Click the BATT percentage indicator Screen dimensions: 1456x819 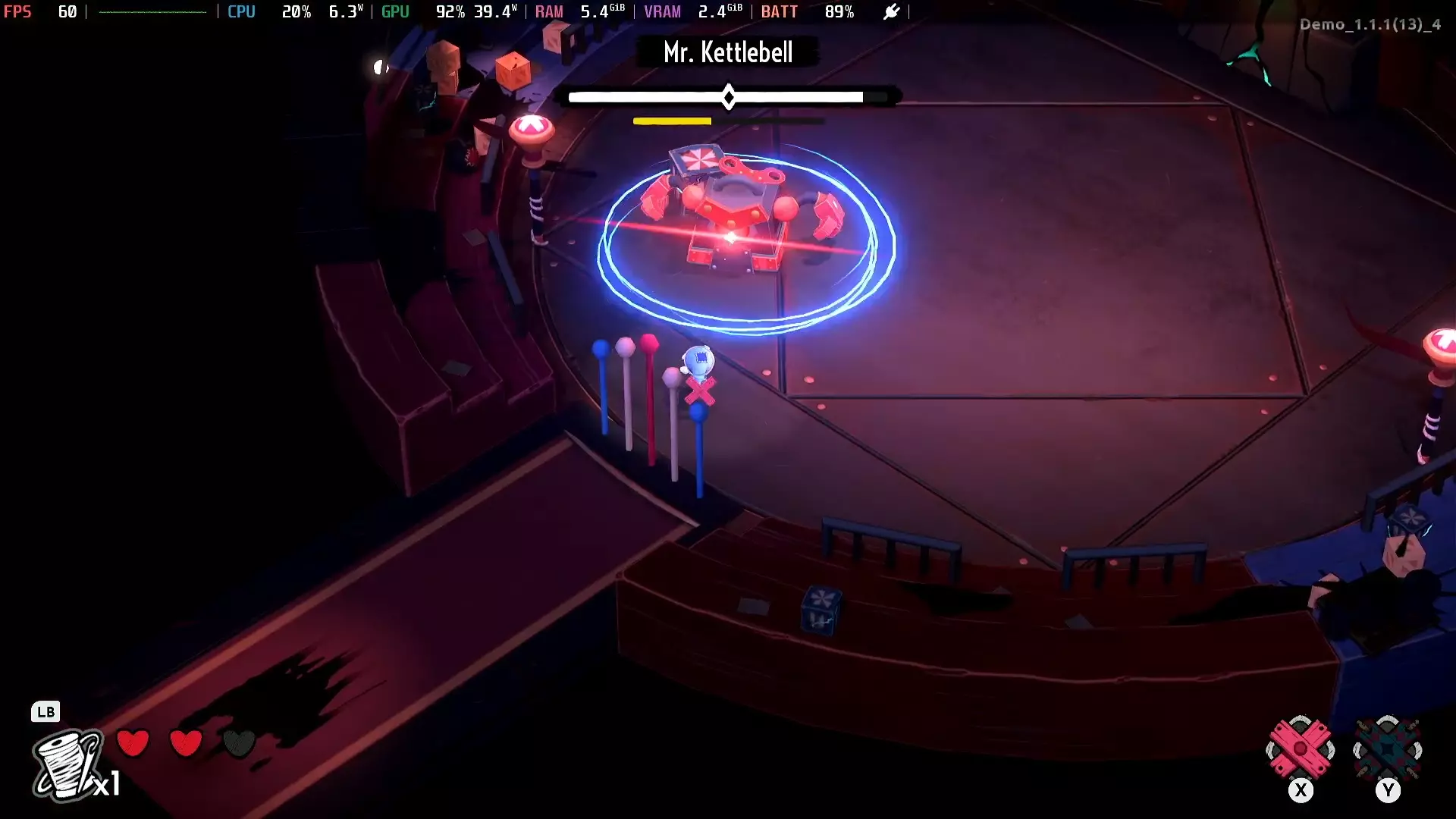839,11
